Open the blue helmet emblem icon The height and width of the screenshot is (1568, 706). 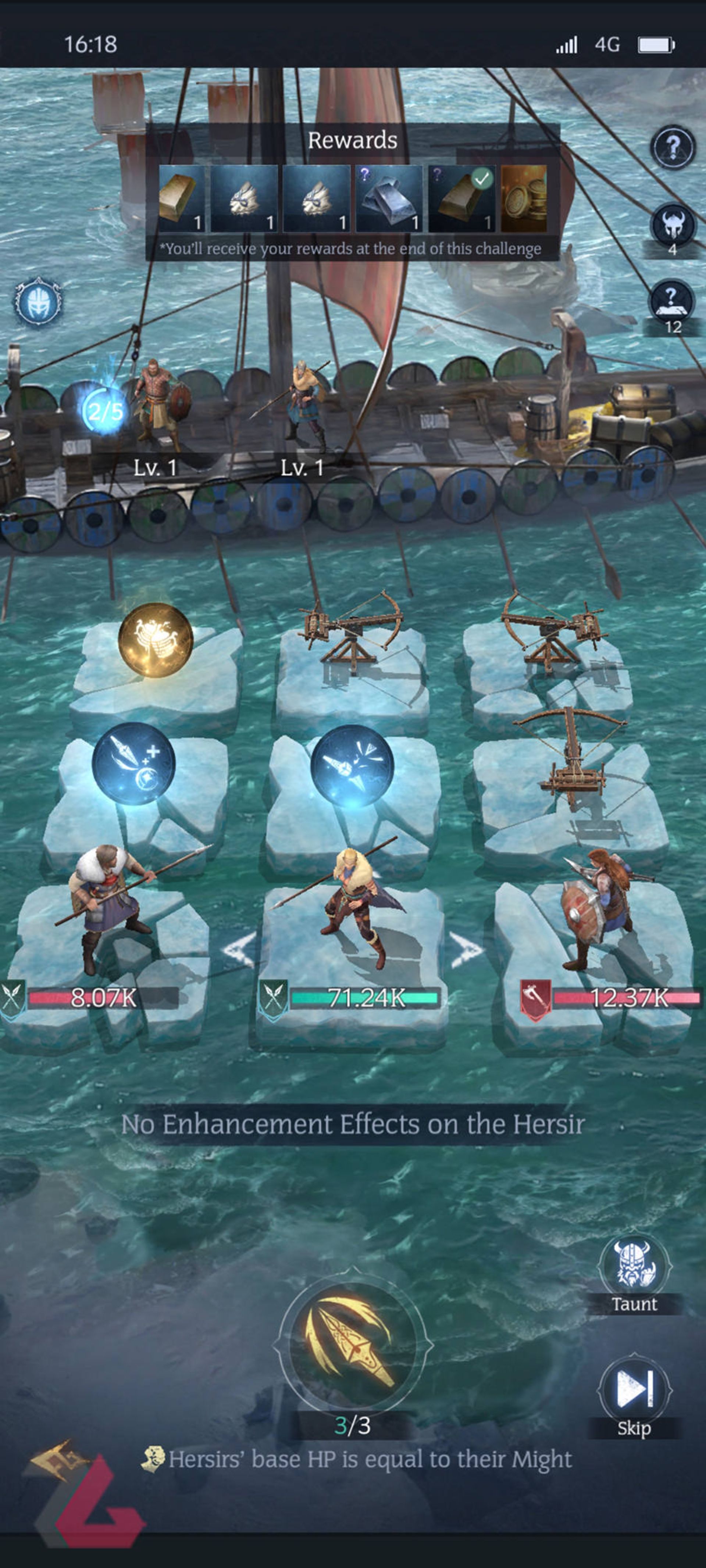point(38,301)
